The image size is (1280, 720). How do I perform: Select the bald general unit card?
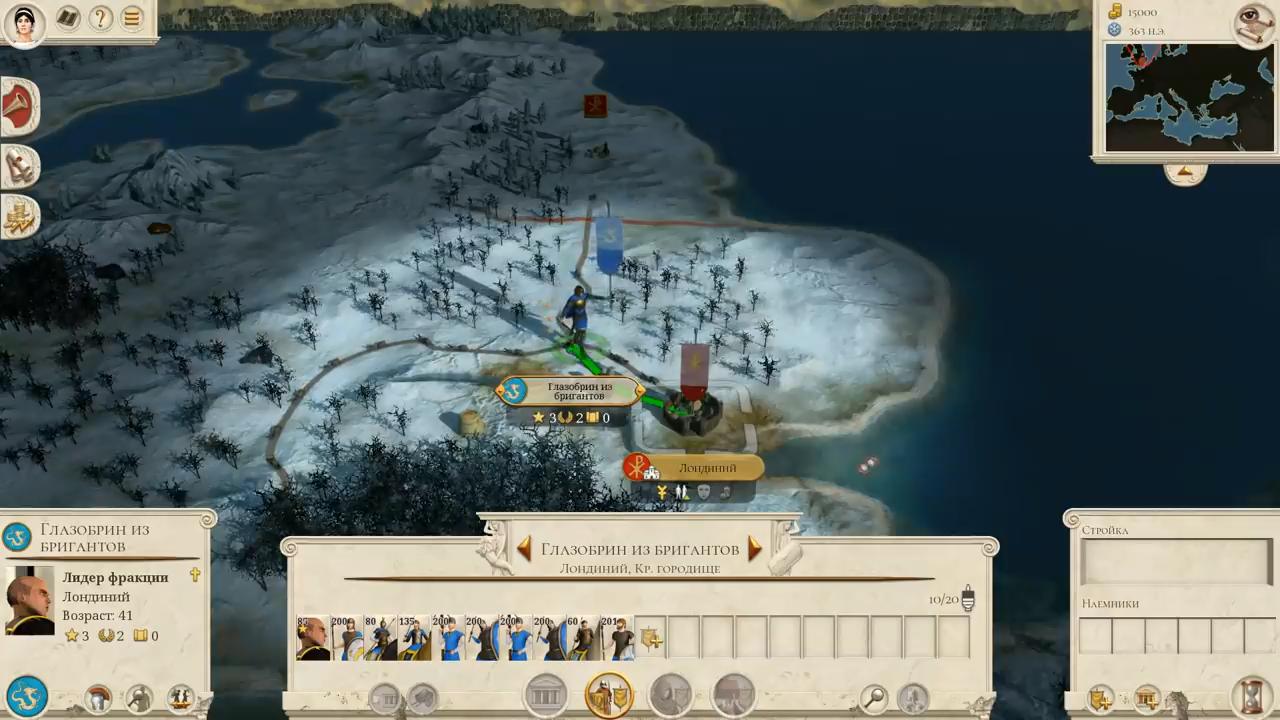pos(313,638)
